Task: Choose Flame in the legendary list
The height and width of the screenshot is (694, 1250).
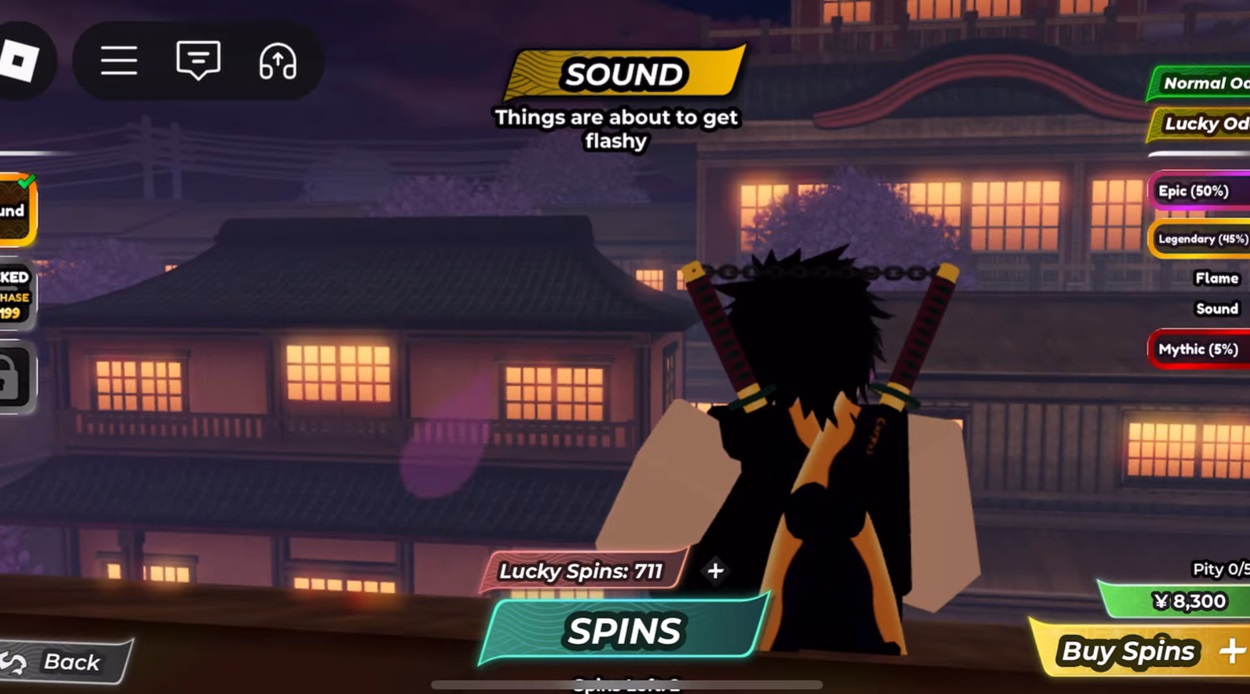Action: [x=1216, y=278]
